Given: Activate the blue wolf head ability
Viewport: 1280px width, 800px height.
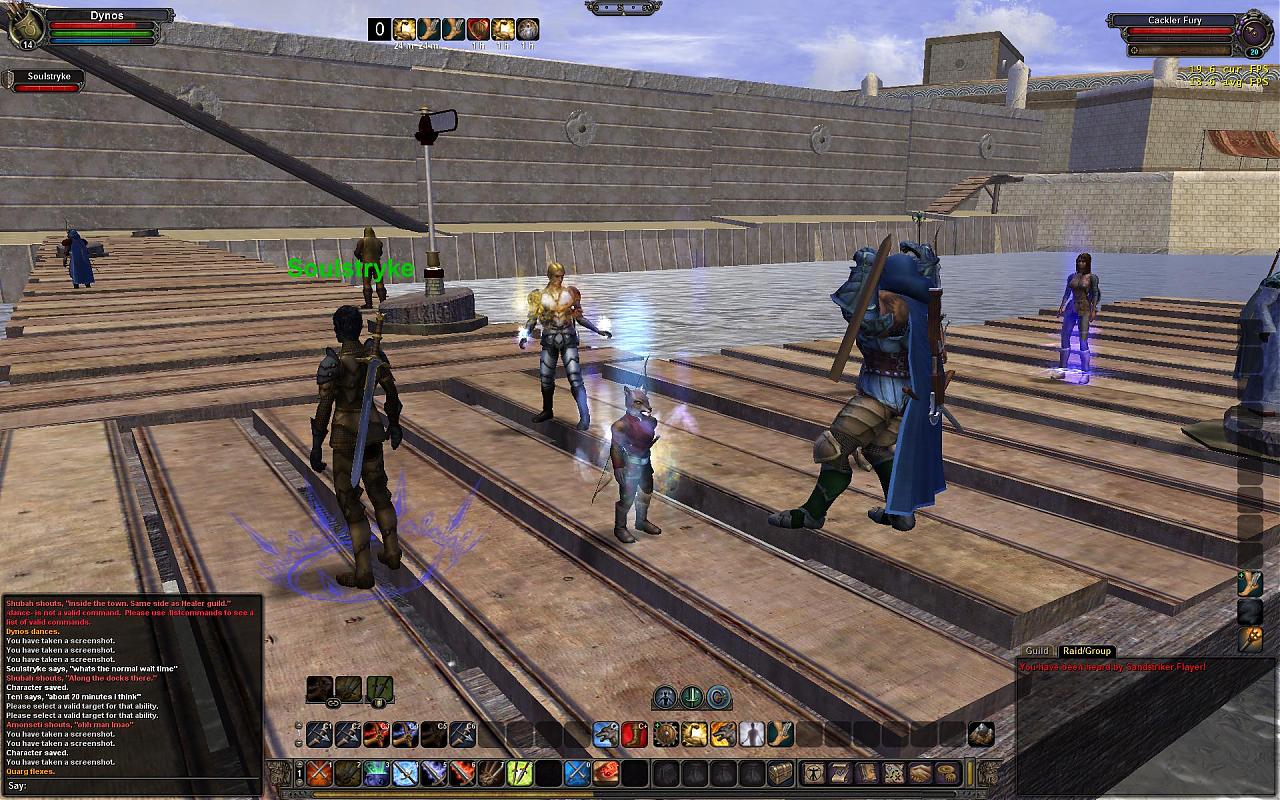Looking at the screenshot, I should (606, 735).
